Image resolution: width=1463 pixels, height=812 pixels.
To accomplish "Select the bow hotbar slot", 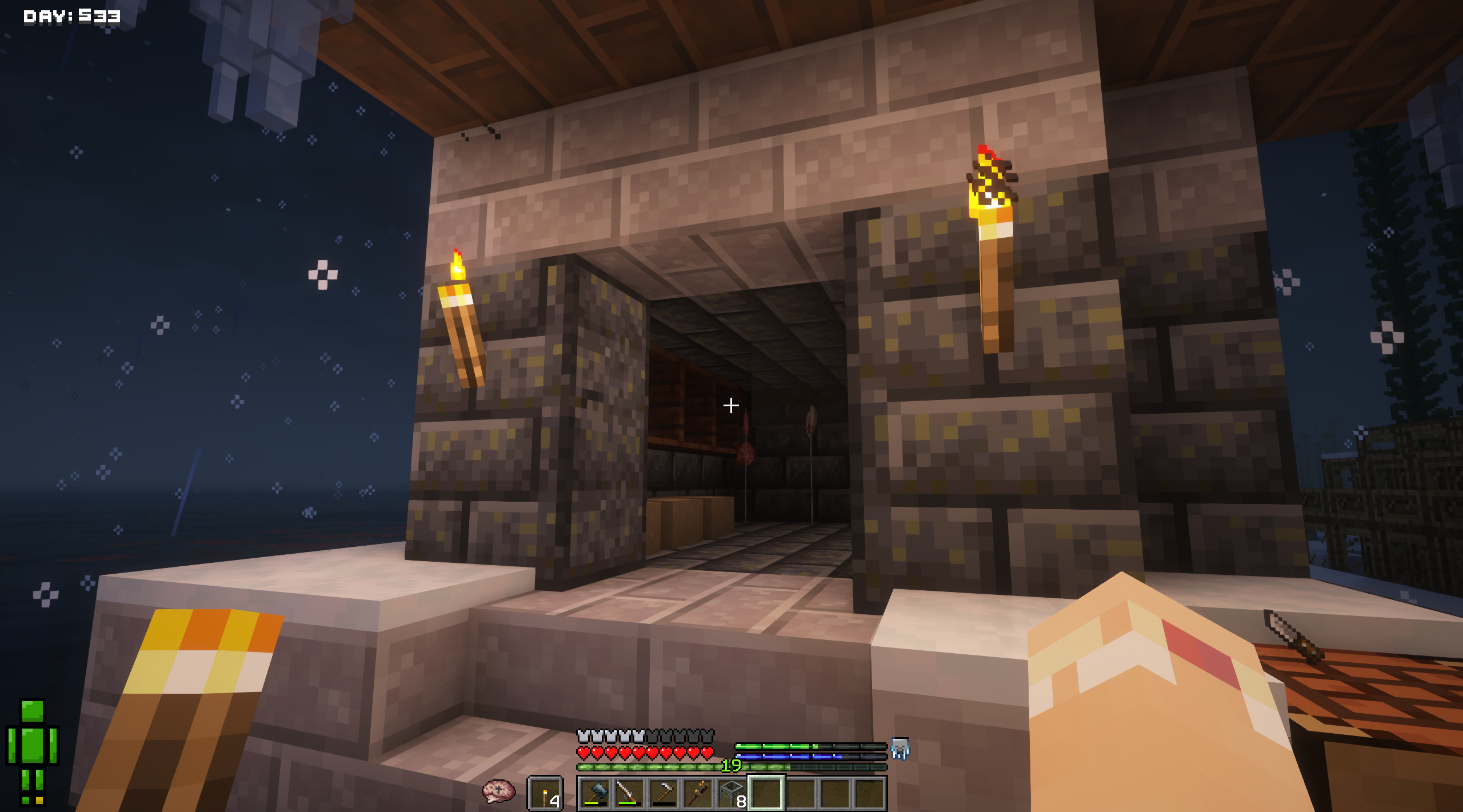I will pos(629,794).
